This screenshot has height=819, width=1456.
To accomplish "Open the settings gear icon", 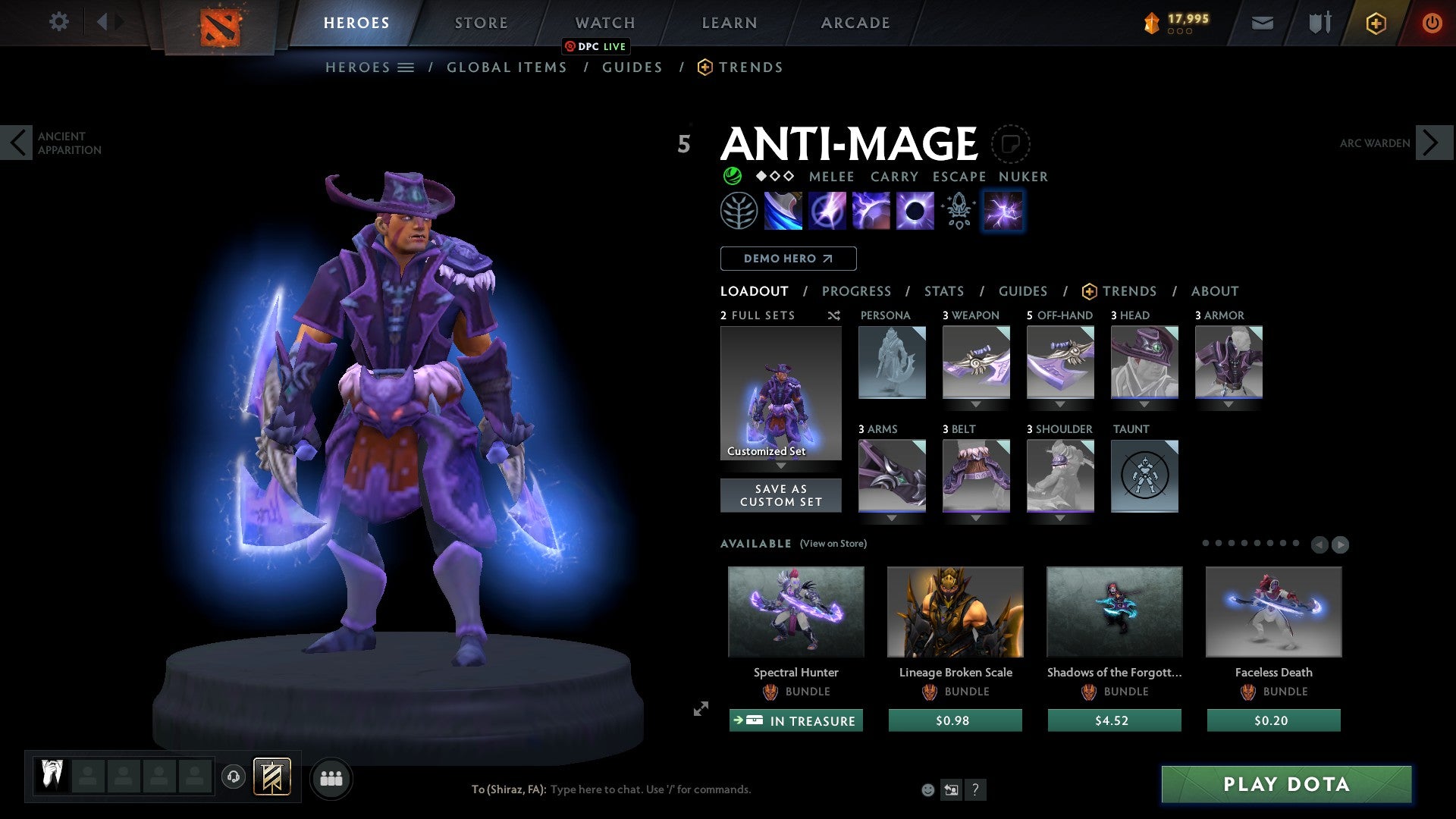I will [x=58, y=21].
